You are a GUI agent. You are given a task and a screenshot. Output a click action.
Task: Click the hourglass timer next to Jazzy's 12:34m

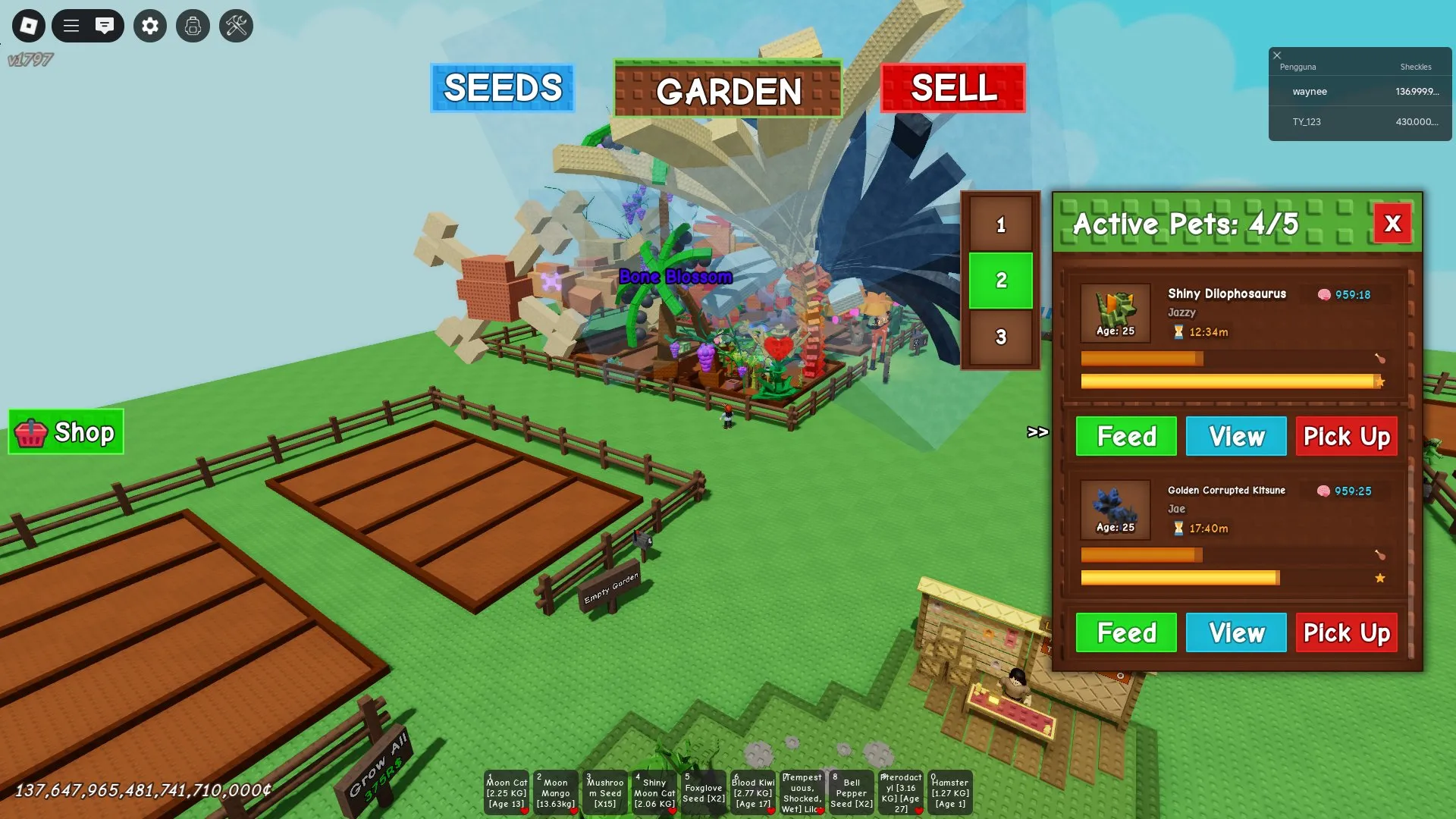1177,331
